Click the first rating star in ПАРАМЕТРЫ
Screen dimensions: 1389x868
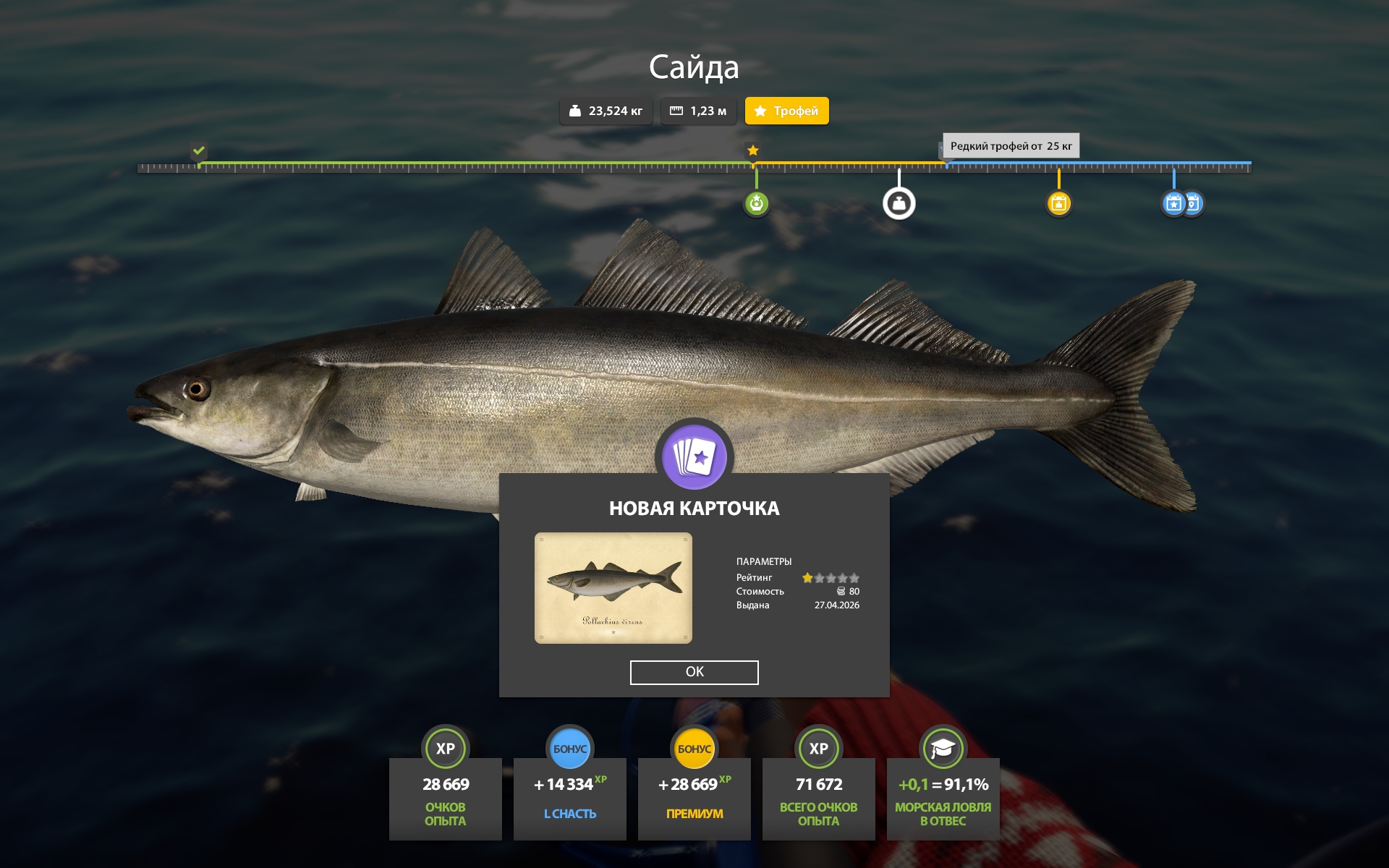click(807, 577)
